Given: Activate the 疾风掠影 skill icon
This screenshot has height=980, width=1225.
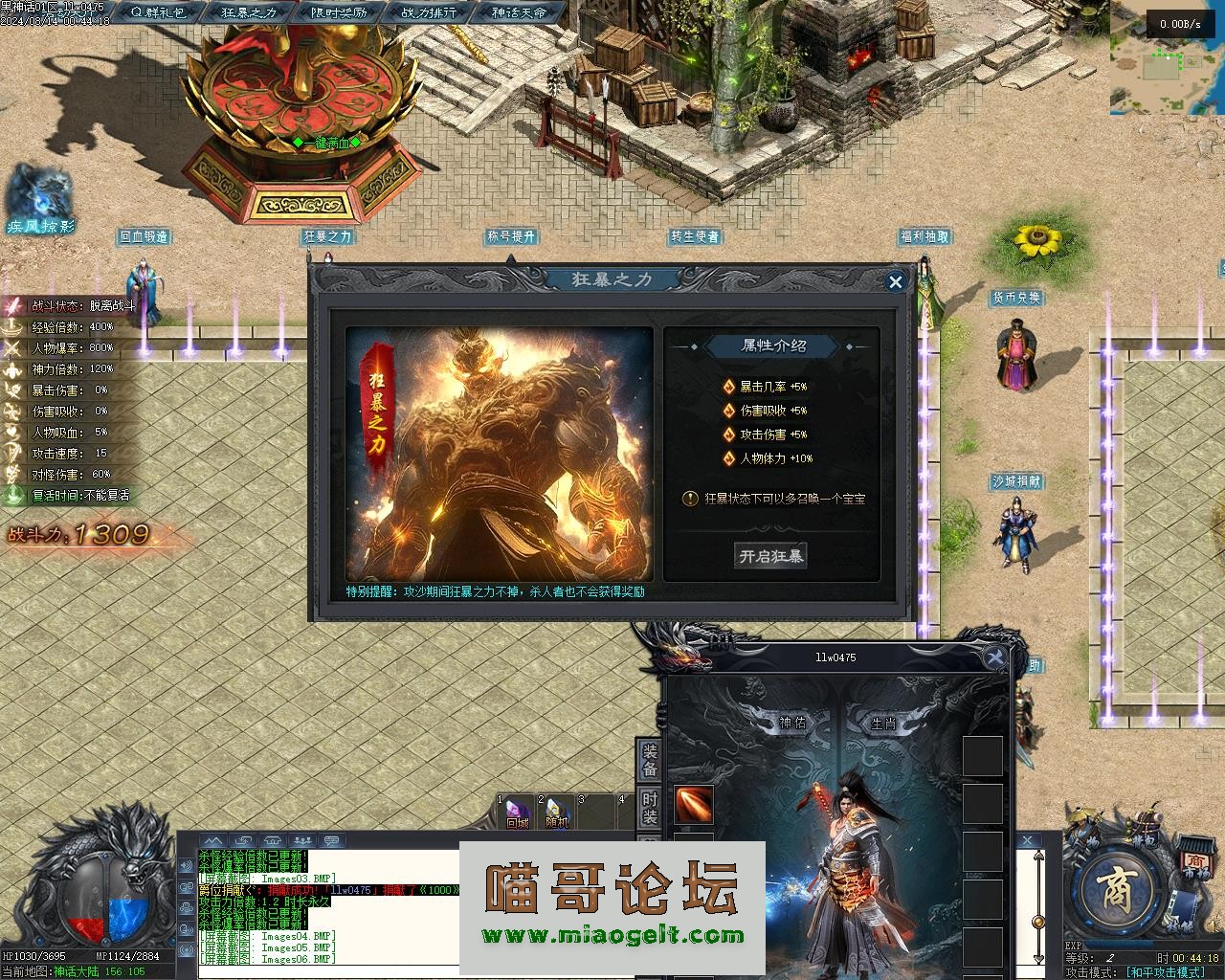Looking at the screenshot, I should 39,197.
